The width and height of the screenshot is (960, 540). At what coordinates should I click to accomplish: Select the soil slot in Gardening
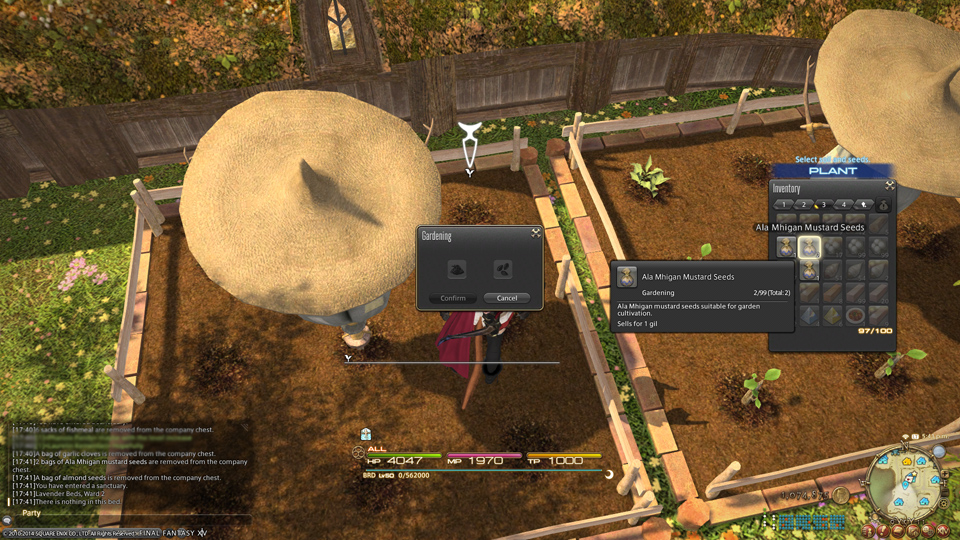coord(456,269)
